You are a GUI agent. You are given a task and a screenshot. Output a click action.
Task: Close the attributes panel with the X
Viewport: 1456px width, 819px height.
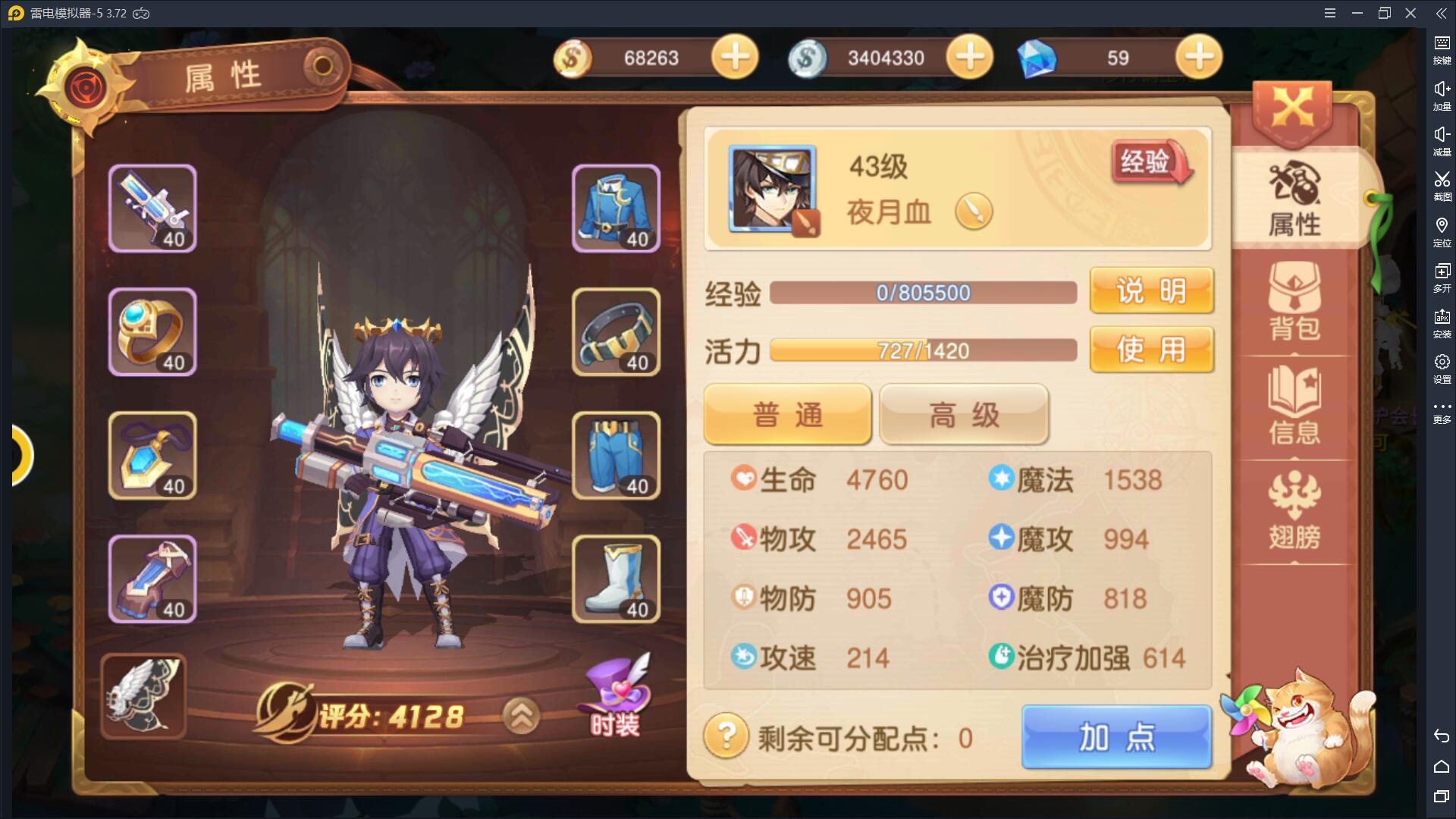1292,111
